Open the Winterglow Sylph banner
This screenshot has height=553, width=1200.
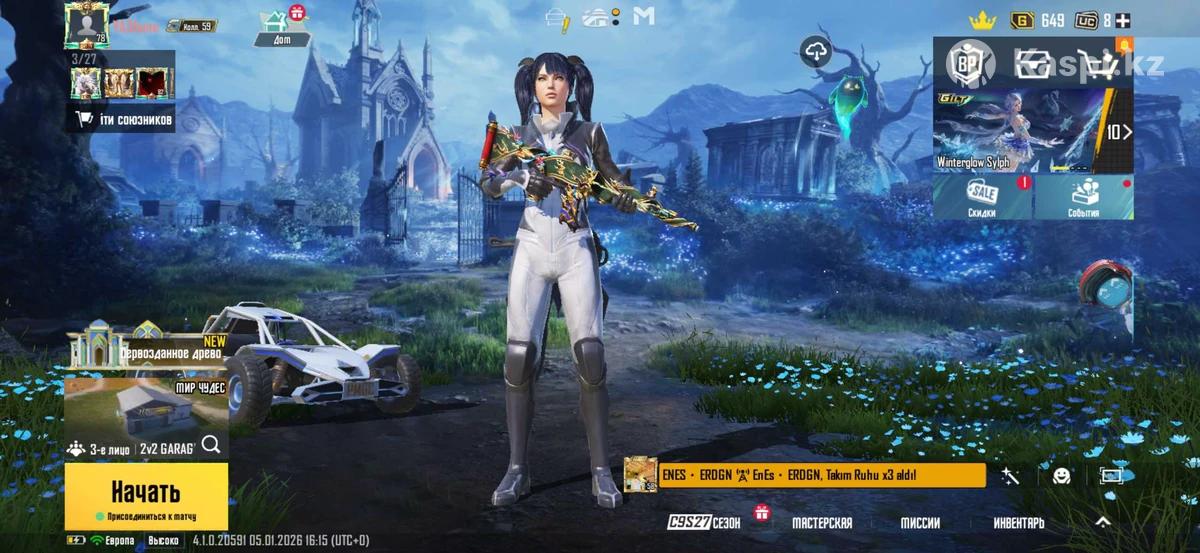[1032, 130]
